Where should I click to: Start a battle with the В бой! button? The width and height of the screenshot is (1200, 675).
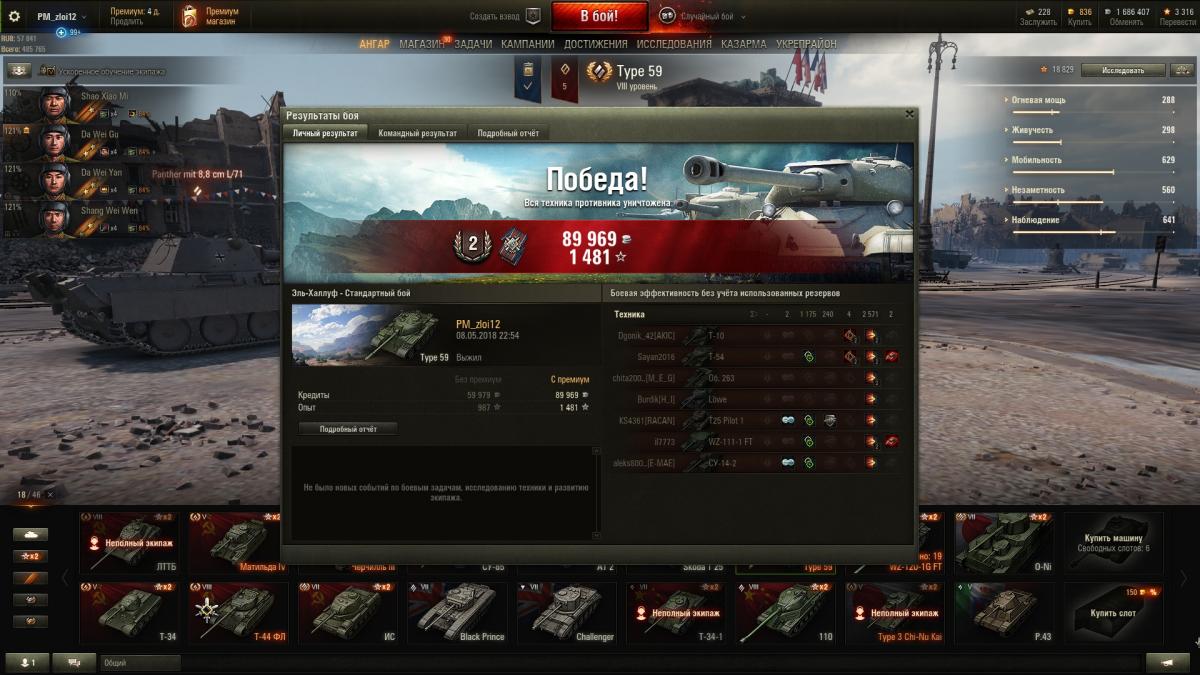[x=599, y=16]
